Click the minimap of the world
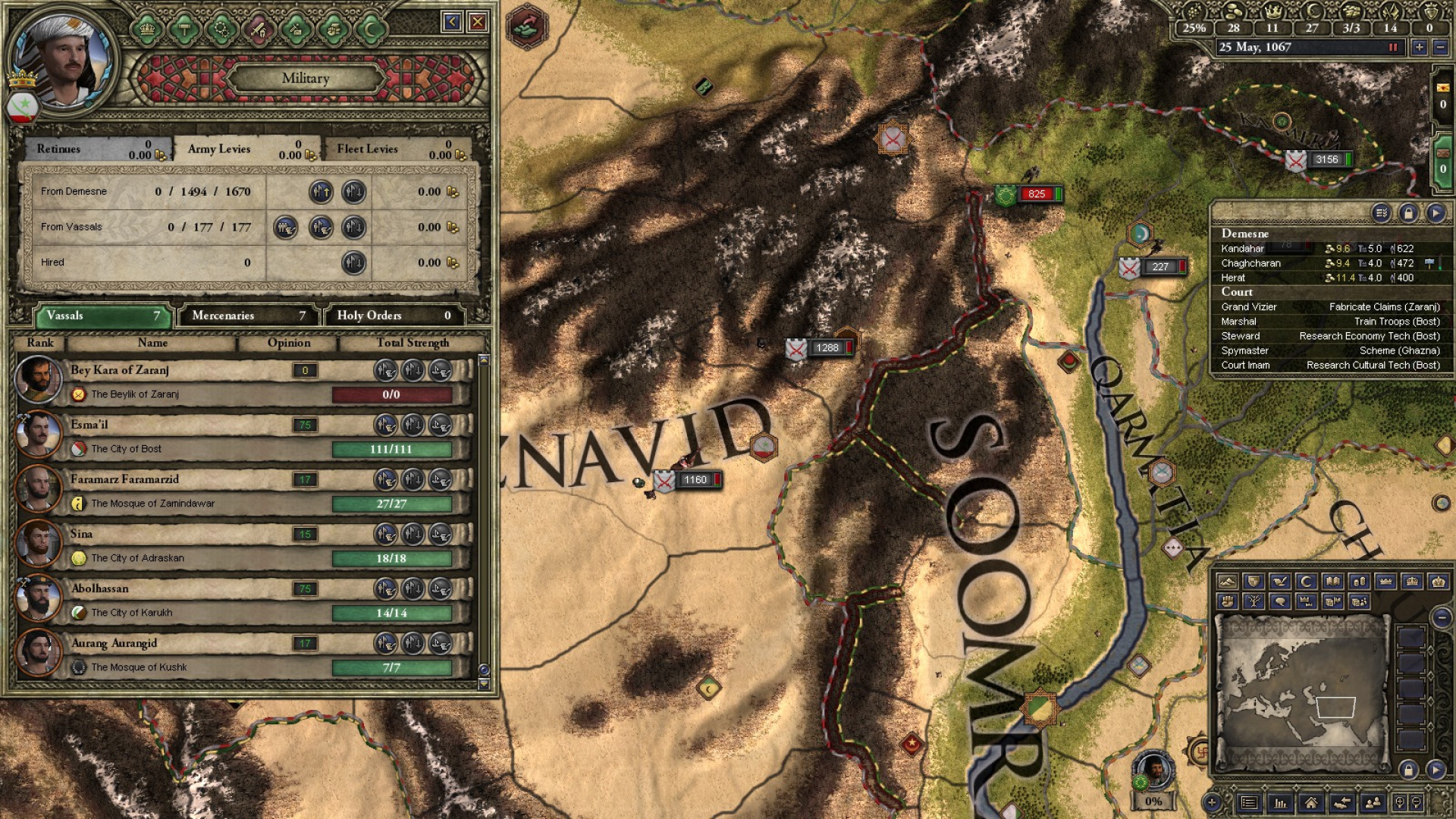The image size is (1456, 819). [1301, 690]
